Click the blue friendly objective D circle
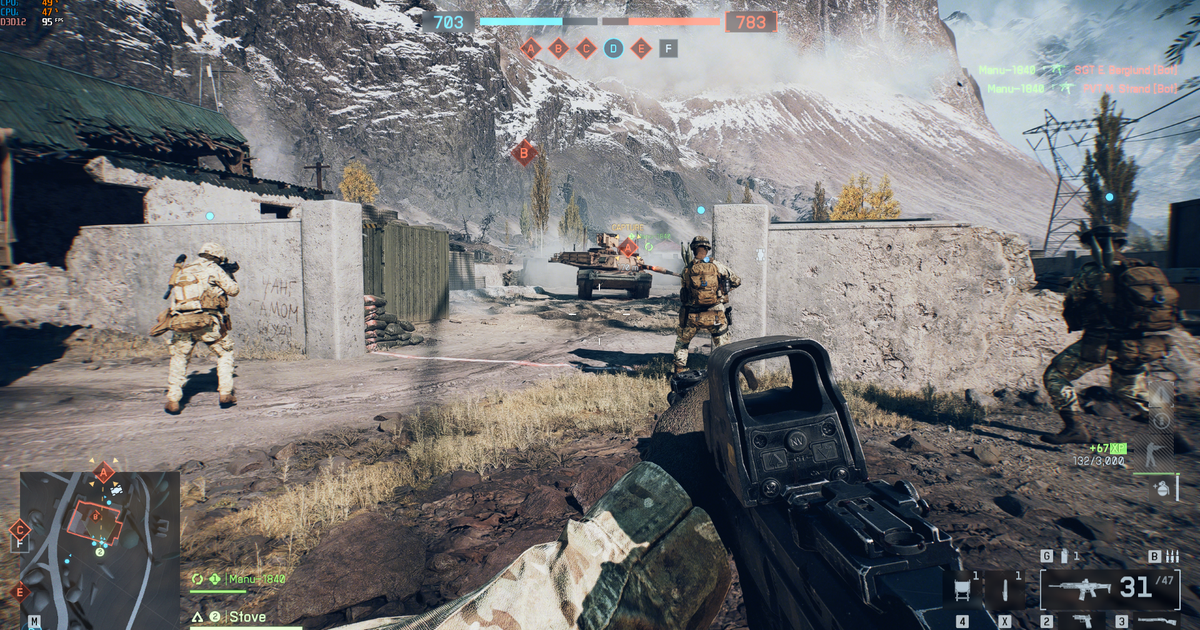The width and height of the screenshot is (1200, 630). point(613,47)
